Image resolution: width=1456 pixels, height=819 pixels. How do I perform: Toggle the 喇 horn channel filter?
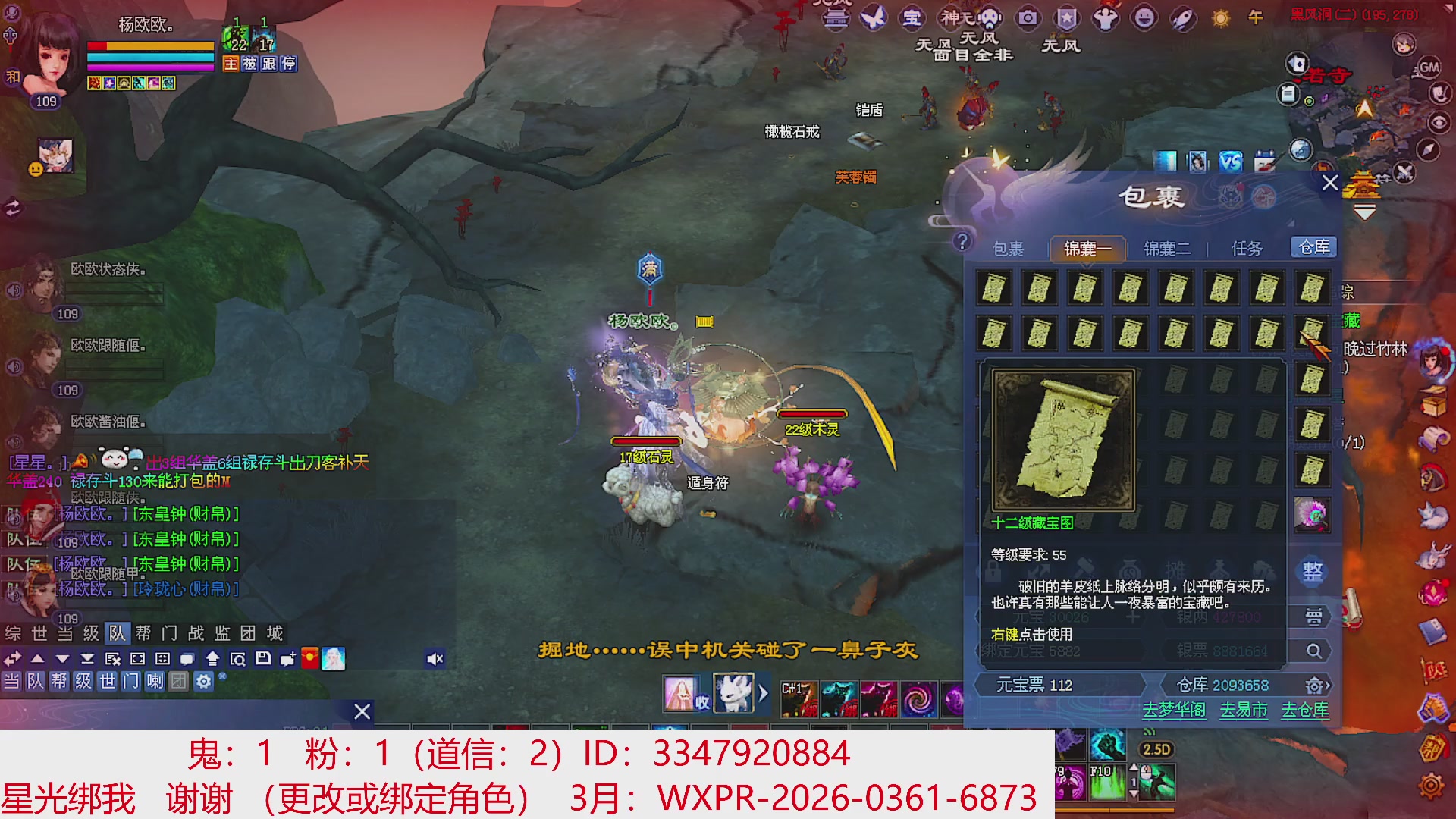pos(155,682)
